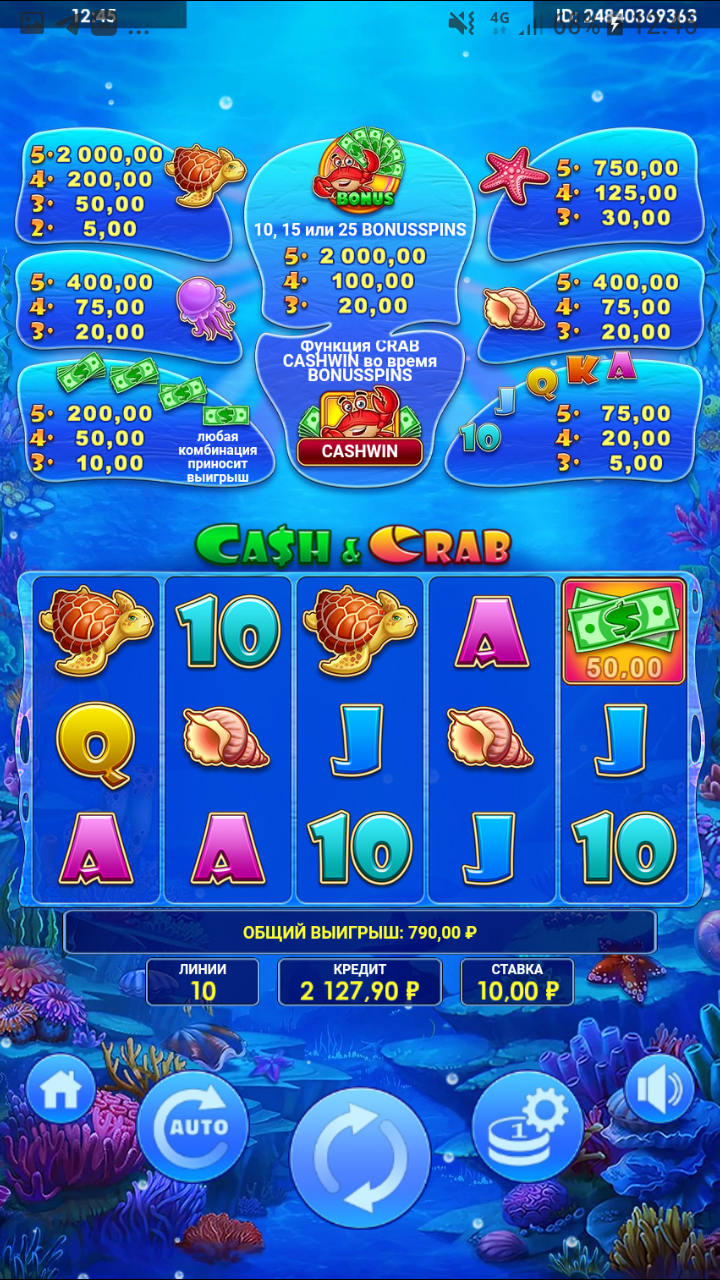Spin the reels with the circular arrows button
The height and width of the screenshot is (1280, 720).
[360, 1157]
